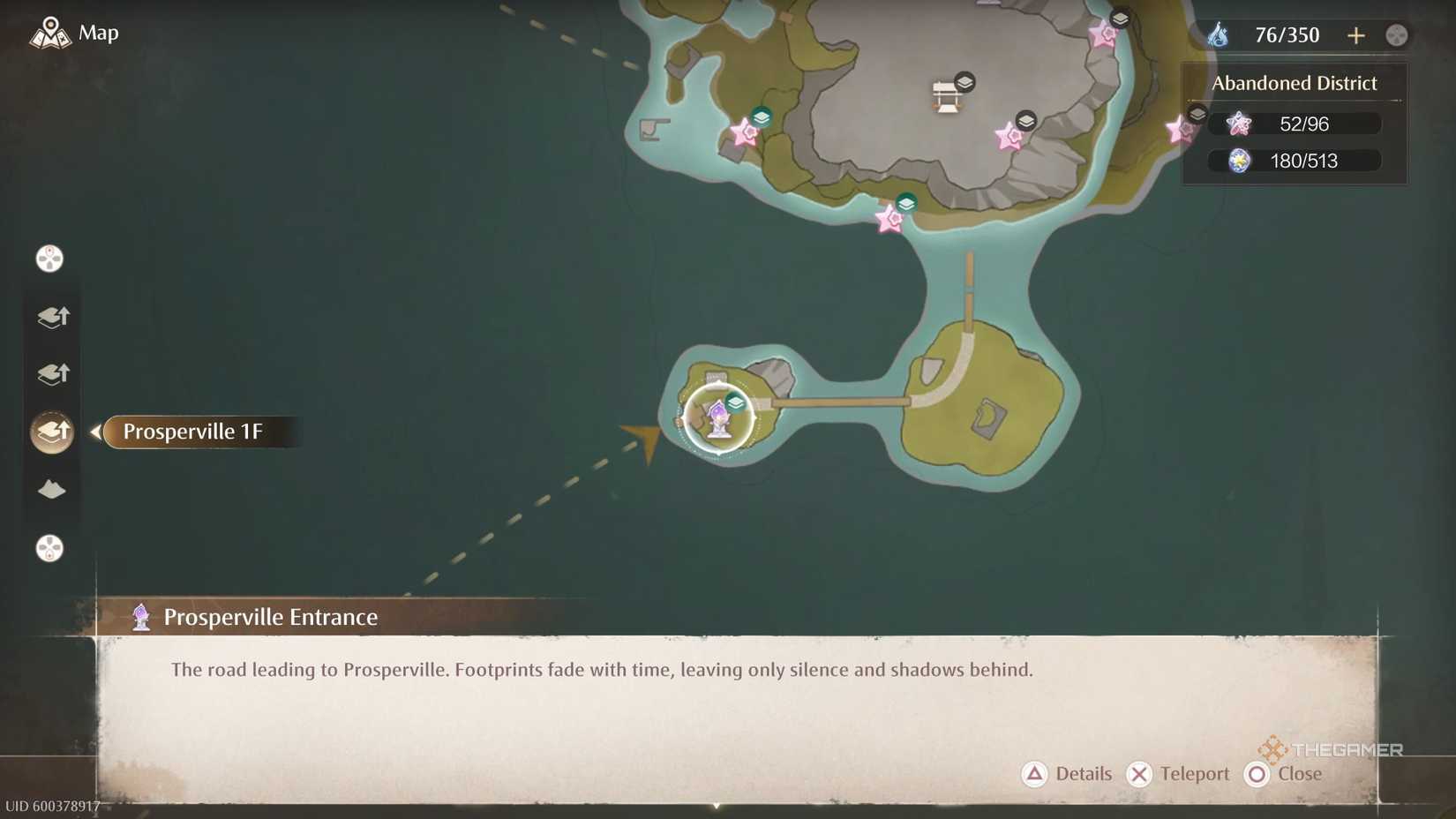
Task: Open the Details option
Action: click(1067, 774)
